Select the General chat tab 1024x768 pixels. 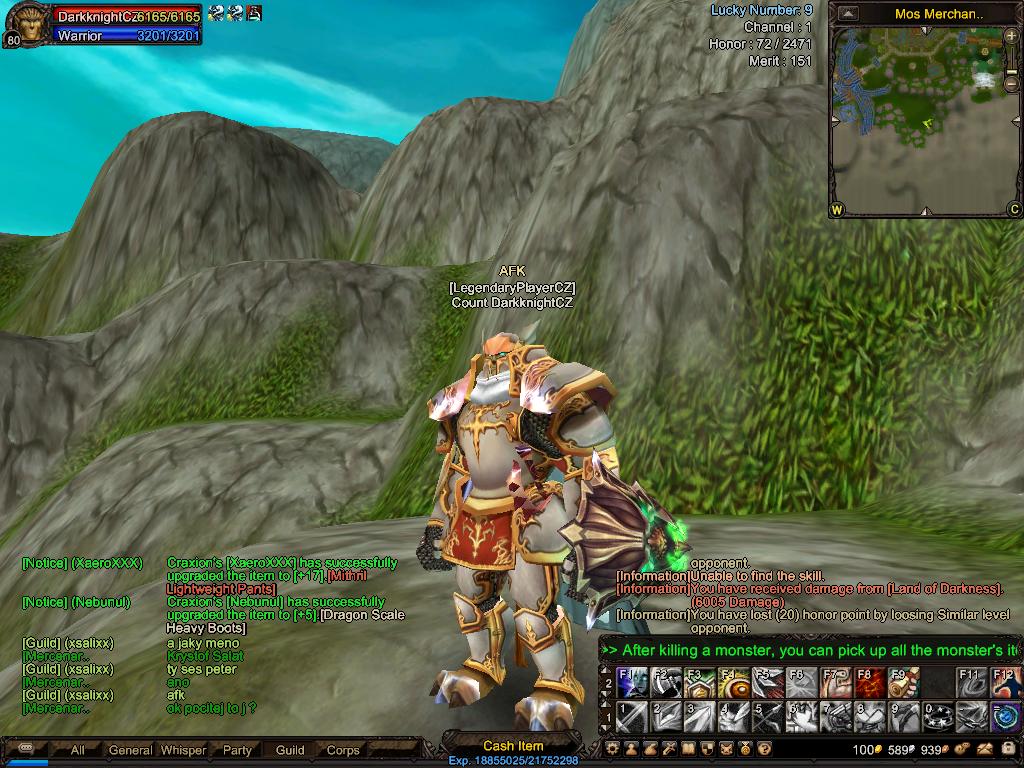coord(130,750)
